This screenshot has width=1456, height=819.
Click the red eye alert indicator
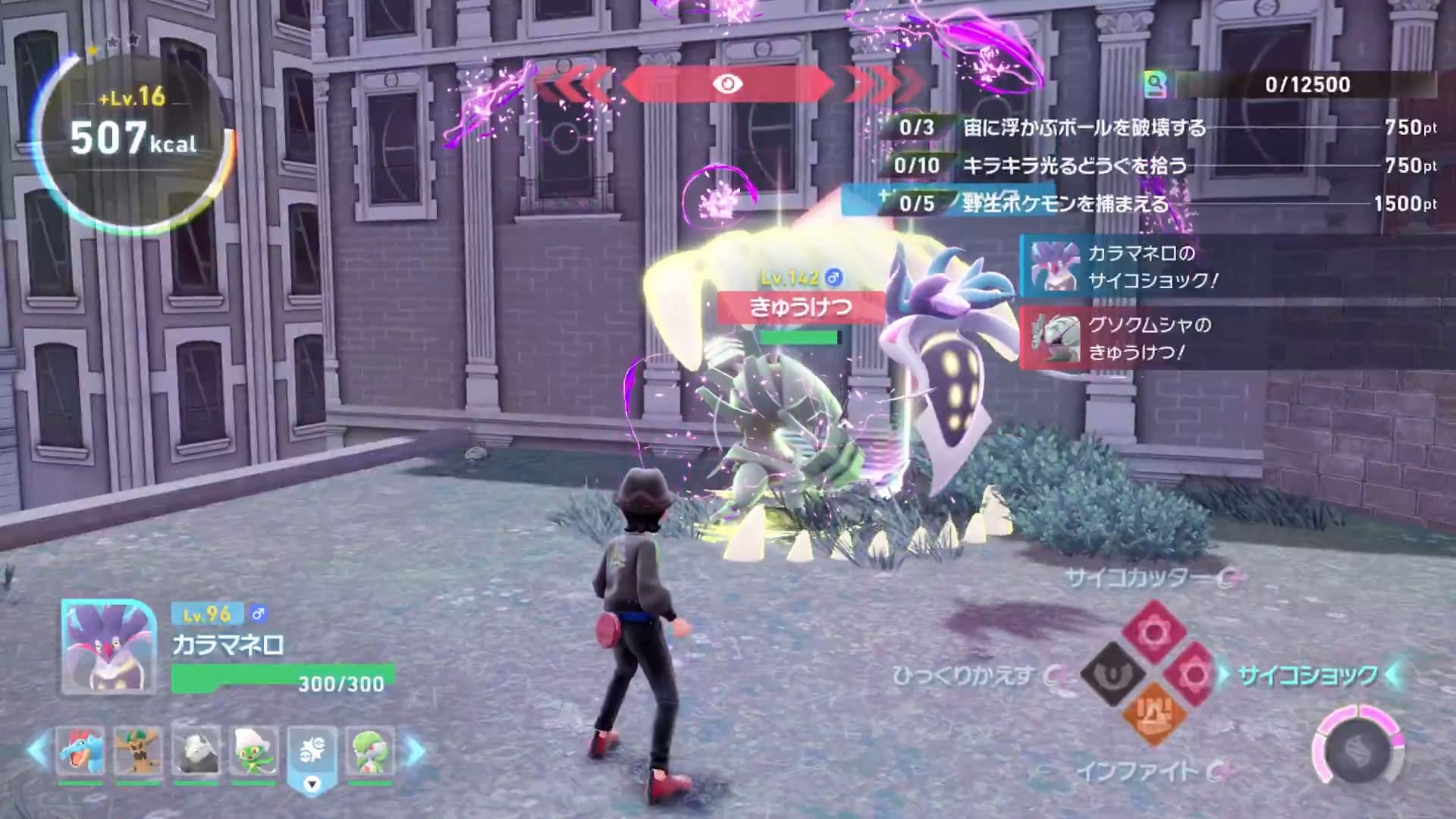click(x=727, y=84)
